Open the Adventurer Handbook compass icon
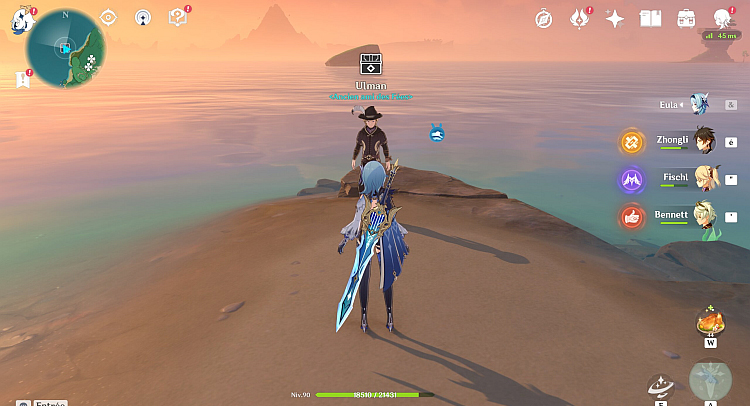Image resolution: width=750 pixels, height=406 pixels. [x=543, y=19]
